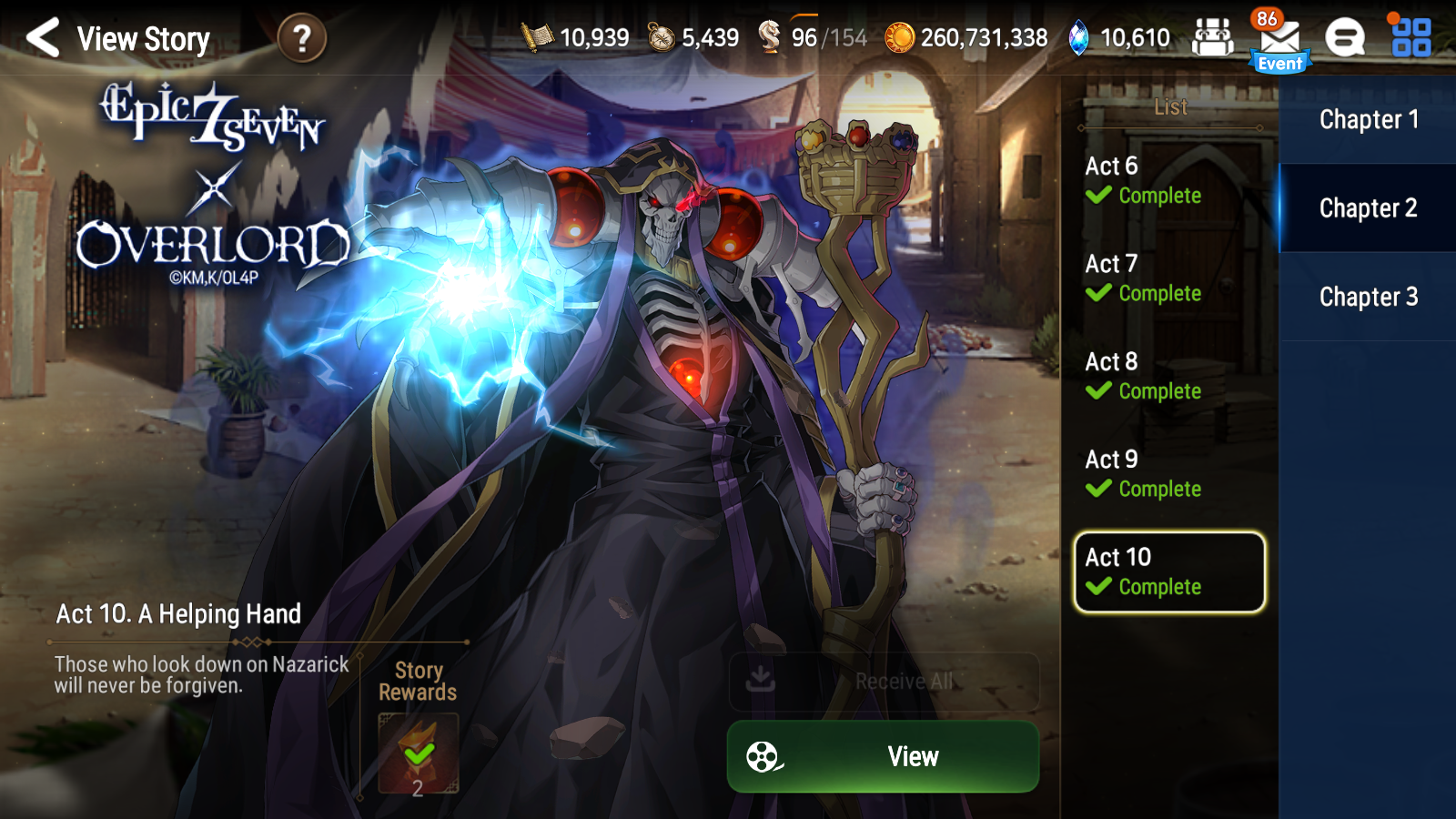Viewport: 1456px width, 819px height.
Task: Open the chat bubble icon
Action: (x=1344, y=36)
